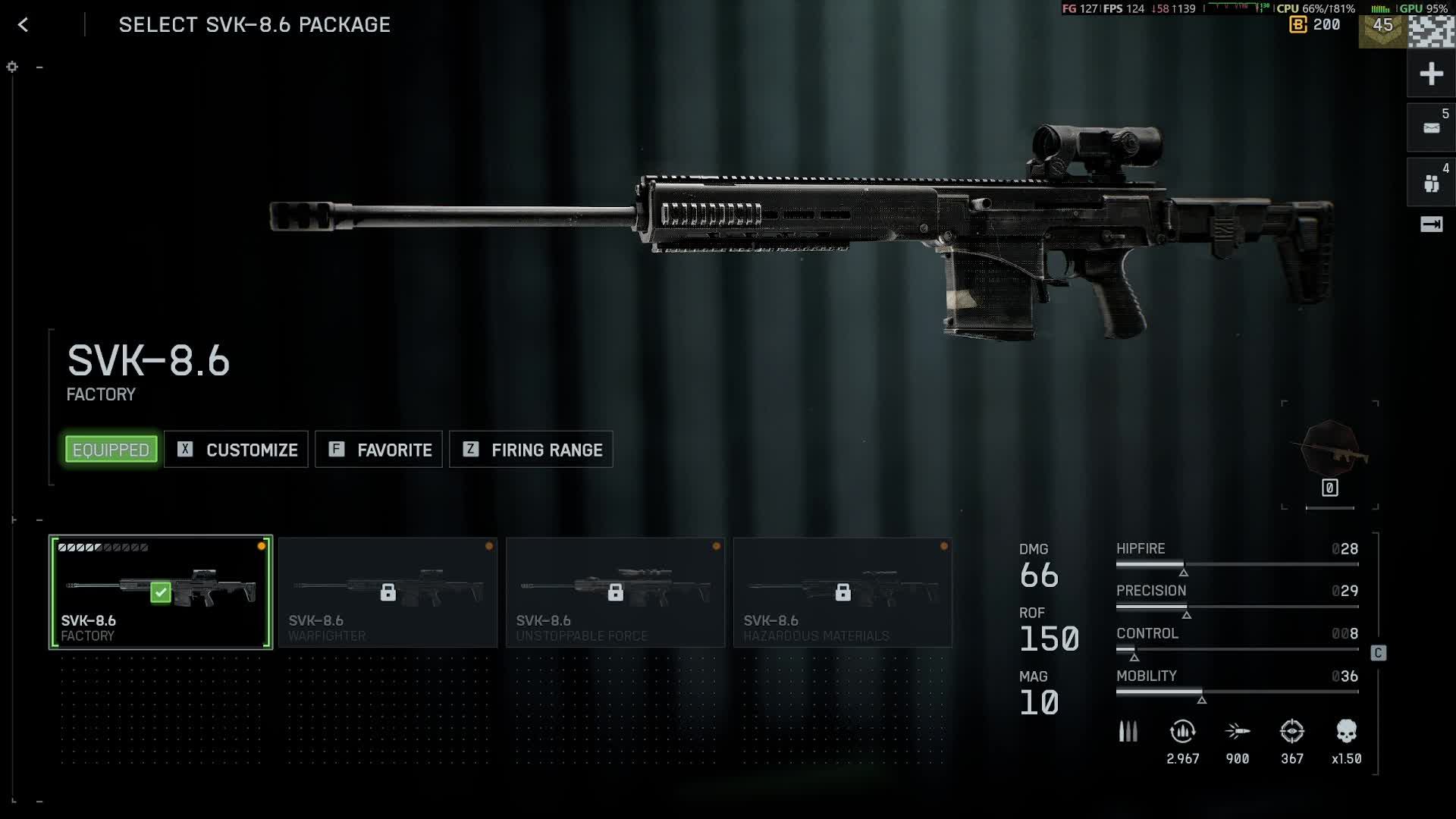
Task: Launch the Firing Range
Action: click(531, 450)
